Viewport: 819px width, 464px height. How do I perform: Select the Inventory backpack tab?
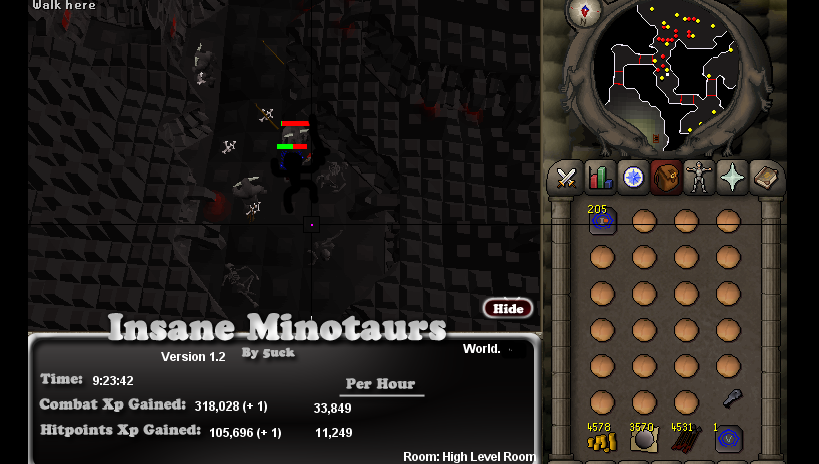coord(666,178)
